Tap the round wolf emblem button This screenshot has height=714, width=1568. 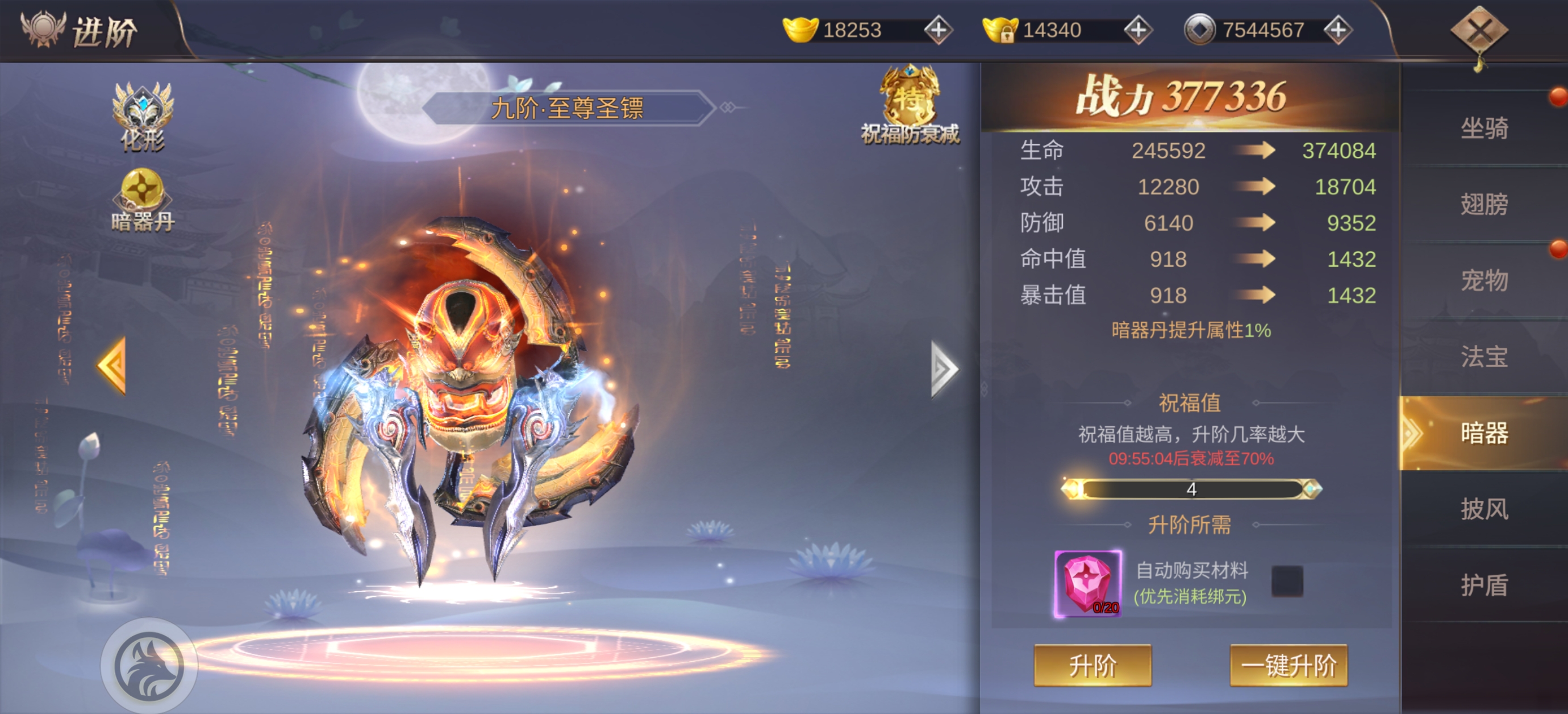149,665
